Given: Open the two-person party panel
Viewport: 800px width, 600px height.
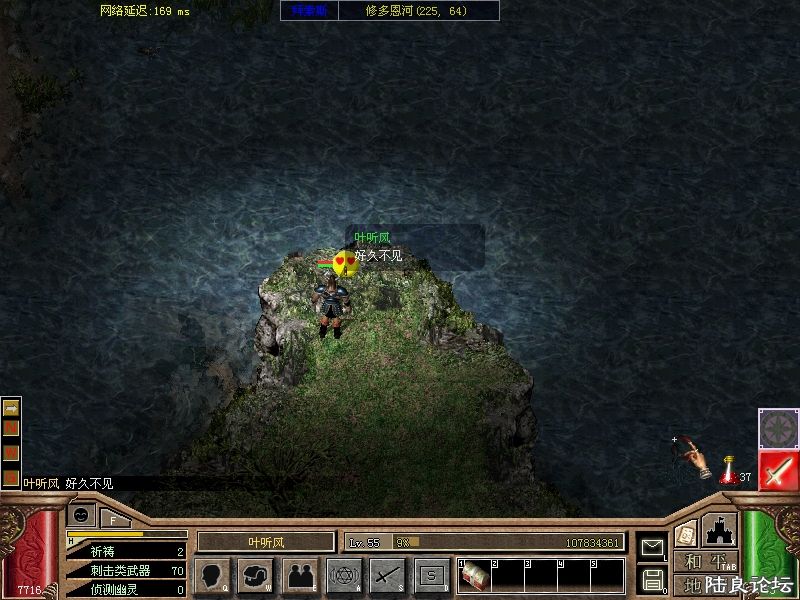Looking at the screenshot, I should click(x=300, y=575).
